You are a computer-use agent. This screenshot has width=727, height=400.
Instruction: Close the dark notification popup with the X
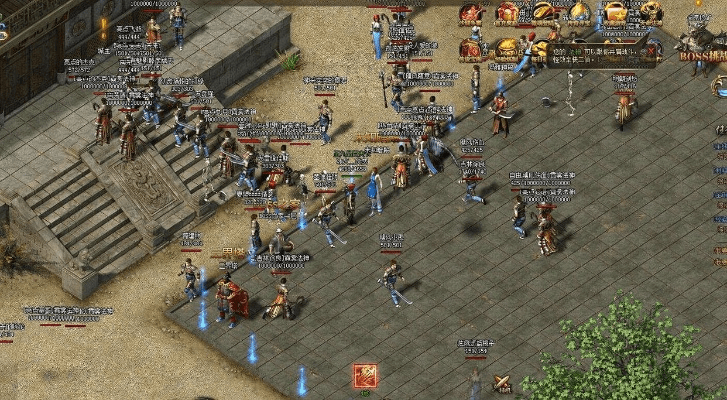tap(652, 49)
